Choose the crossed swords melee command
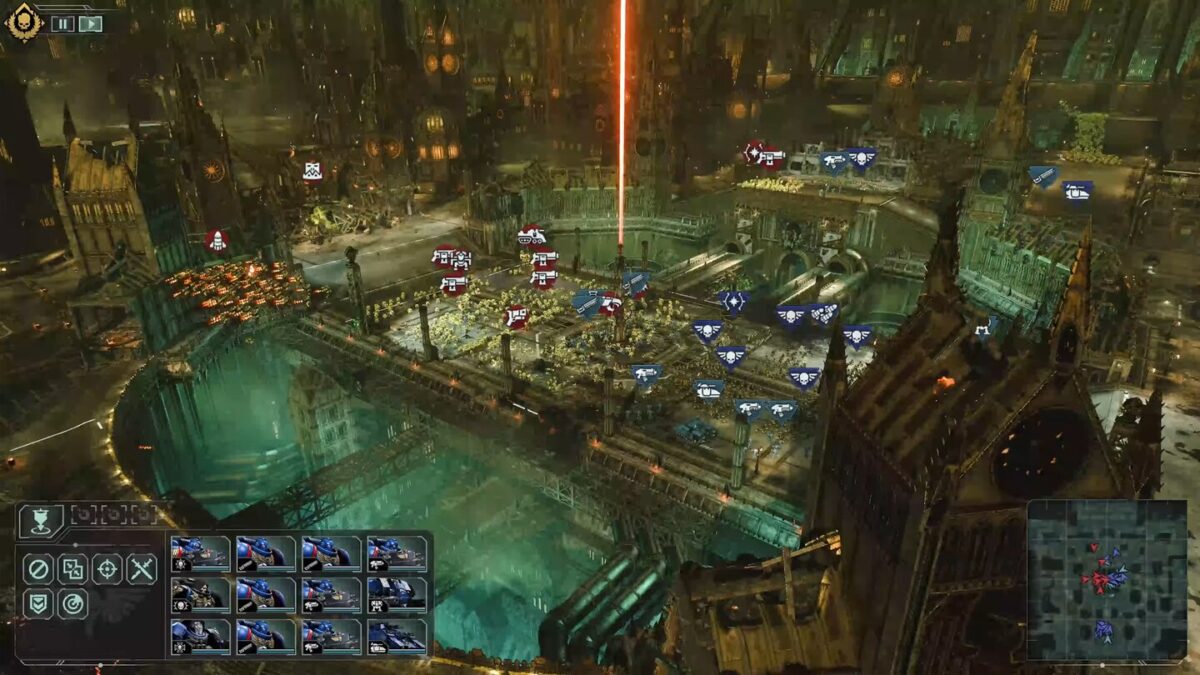The image size is (1200, 675). (x=141, y=569)
